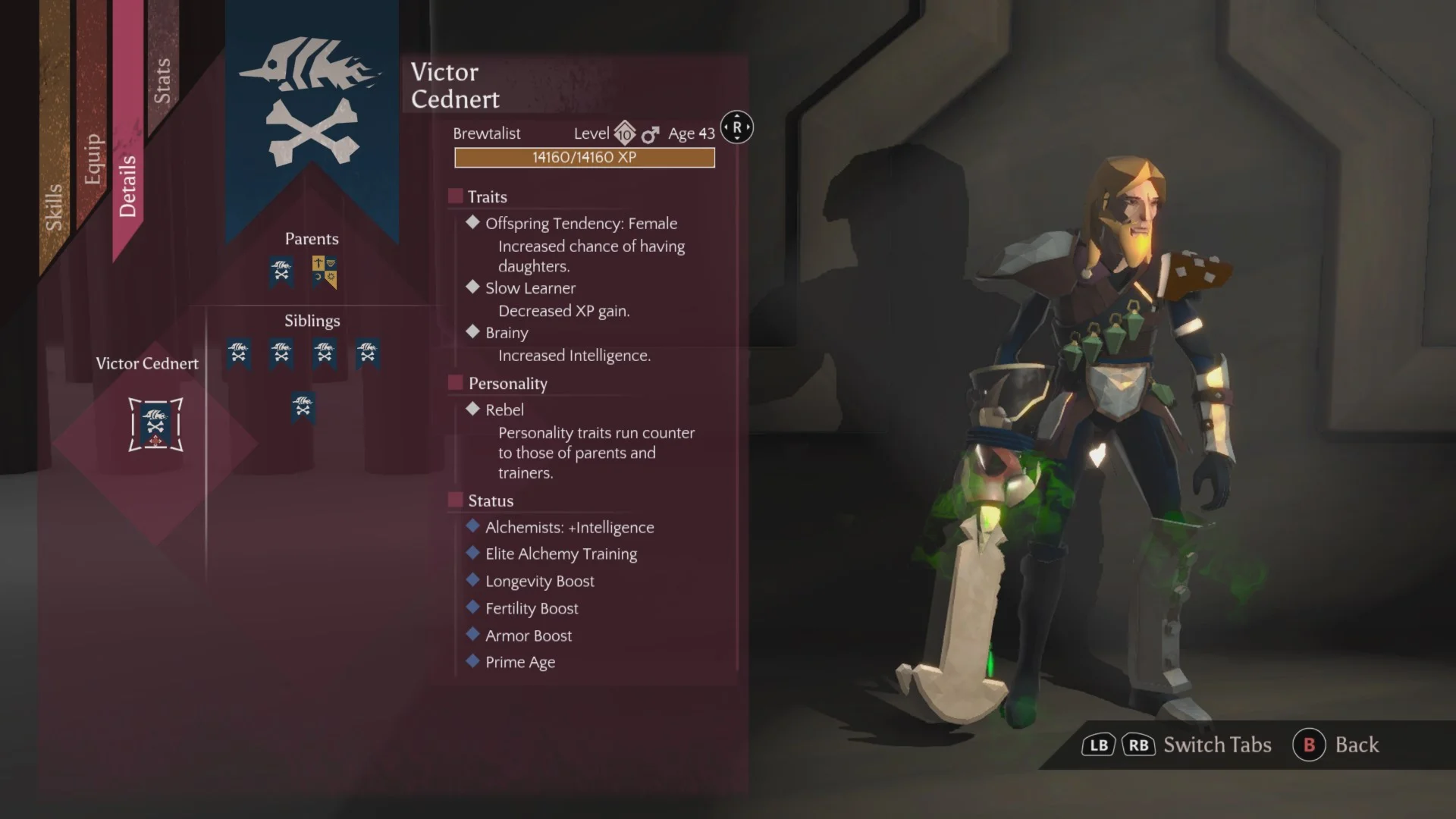
Task: Select the Prime Age status
Action: coord(519,662)
